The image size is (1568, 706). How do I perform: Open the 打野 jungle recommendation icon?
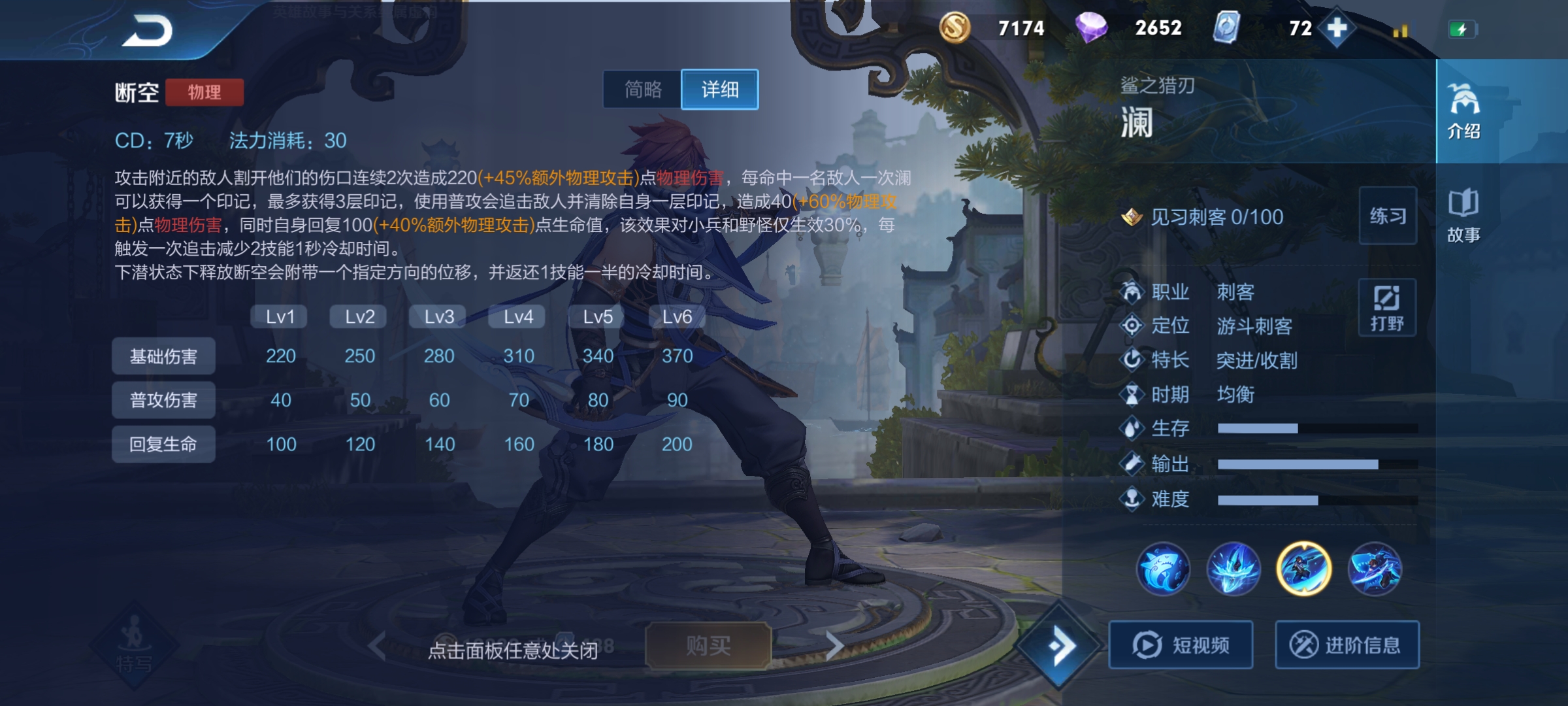click(1388, 307)
